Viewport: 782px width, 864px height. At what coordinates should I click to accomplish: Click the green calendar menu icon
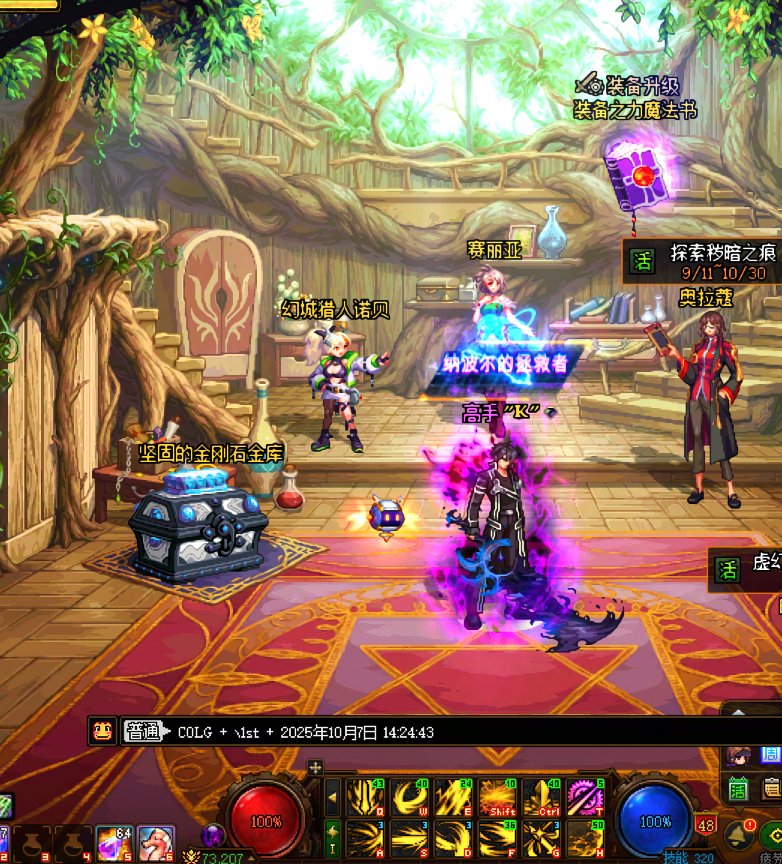739,790
